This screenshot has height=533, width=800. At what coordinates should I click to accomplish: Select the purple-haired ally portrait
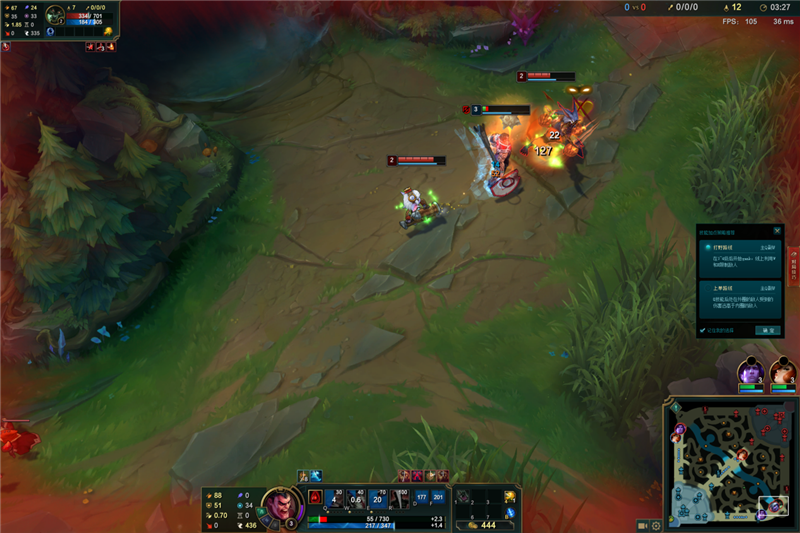coord(750,372)
